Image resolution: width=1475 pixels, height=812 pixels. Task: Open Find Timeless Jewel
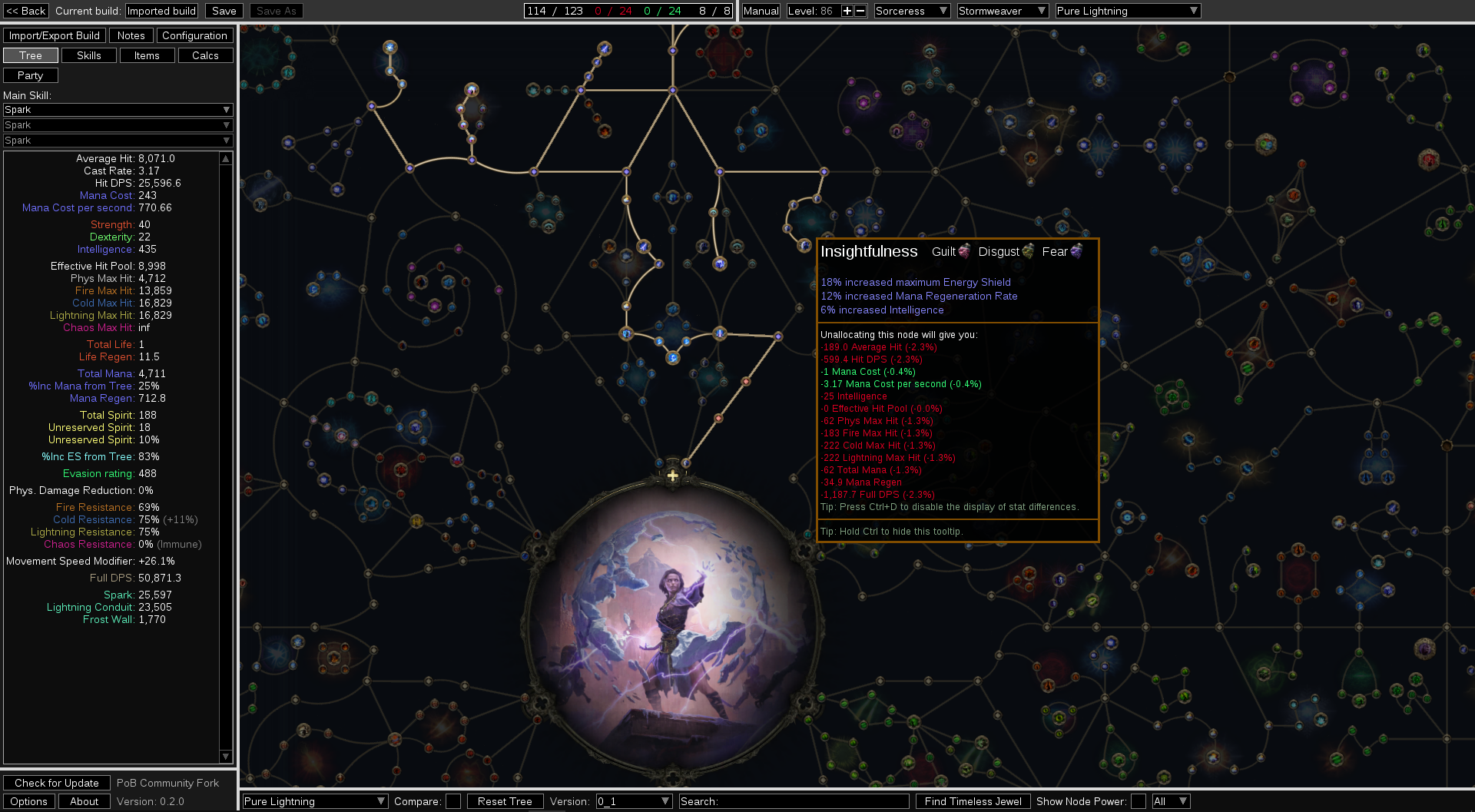click(973, 801)
